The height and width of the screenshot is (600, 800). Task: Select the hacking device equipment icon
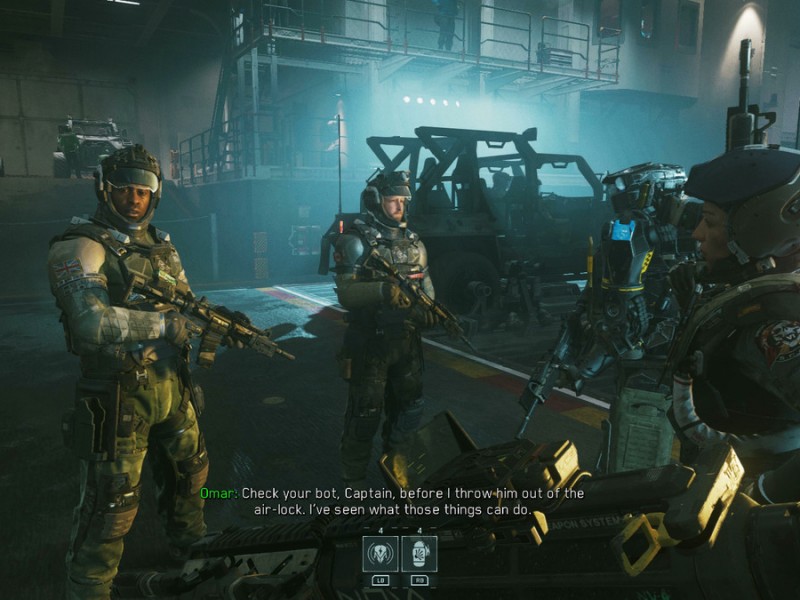click(381, 552)
